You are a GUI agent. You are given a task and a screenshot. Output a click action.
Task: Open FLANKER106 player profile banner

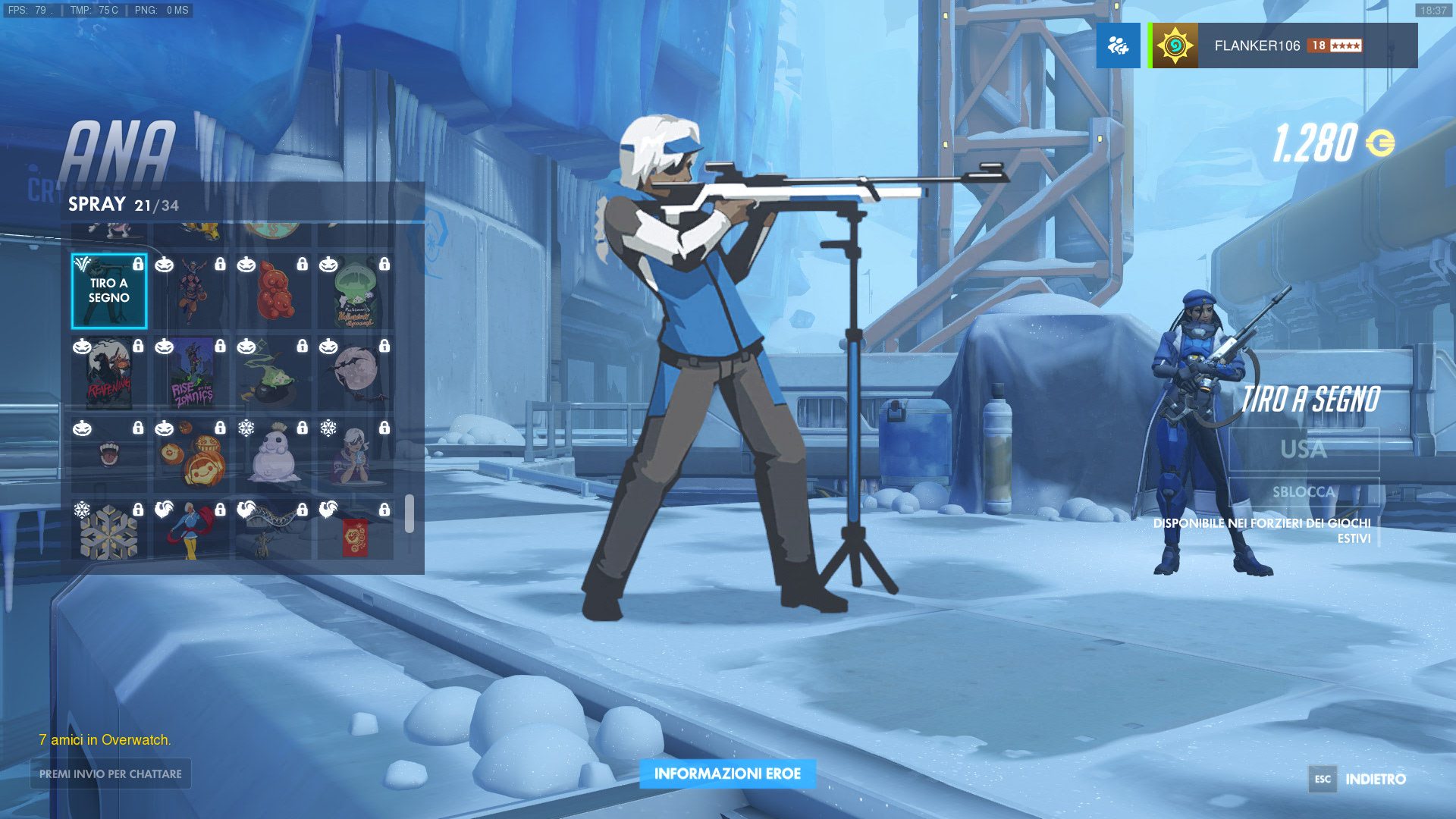point(1283,45)
